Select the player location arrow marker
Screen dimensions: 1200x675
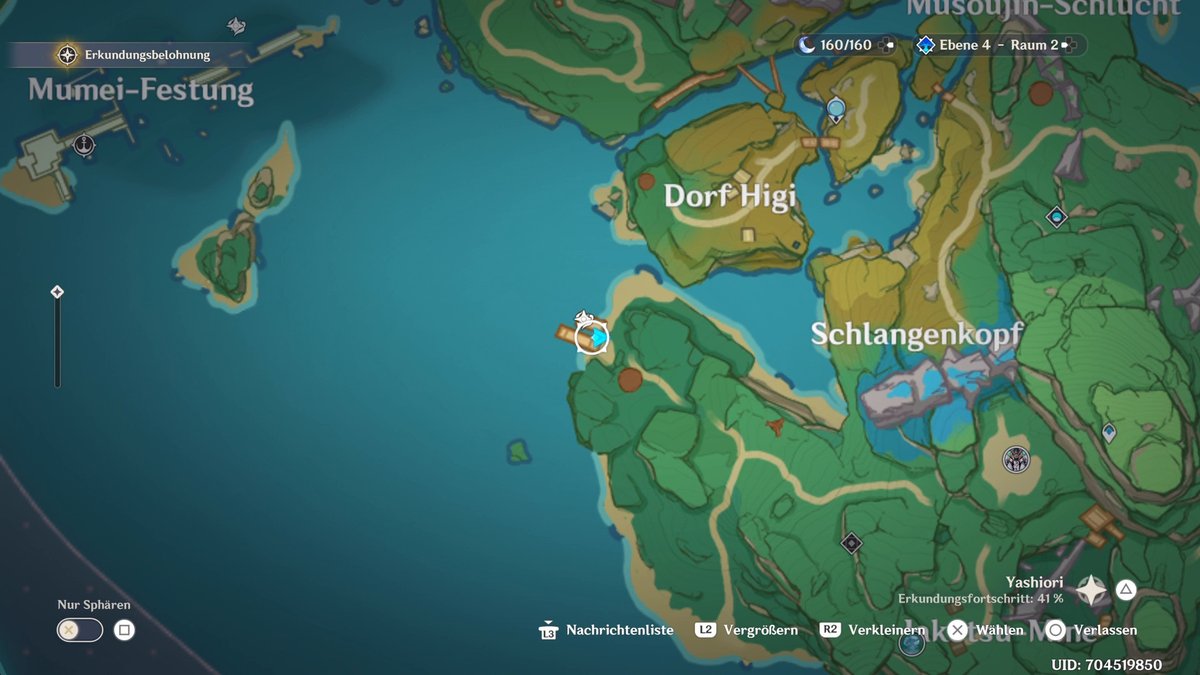[x=594, y=339]
